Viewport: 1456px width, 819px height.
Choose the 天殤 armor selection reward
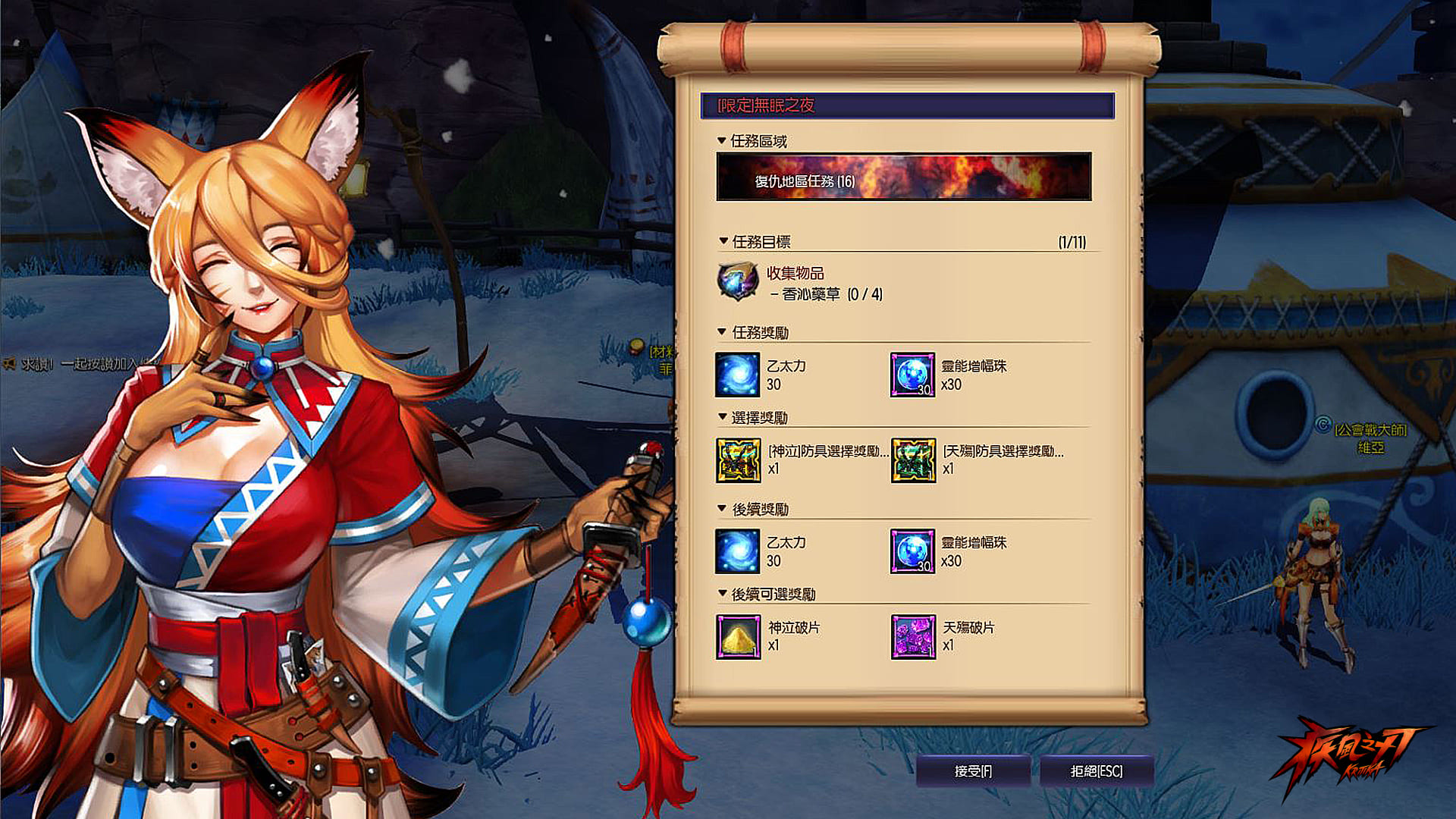click(913, 460)
